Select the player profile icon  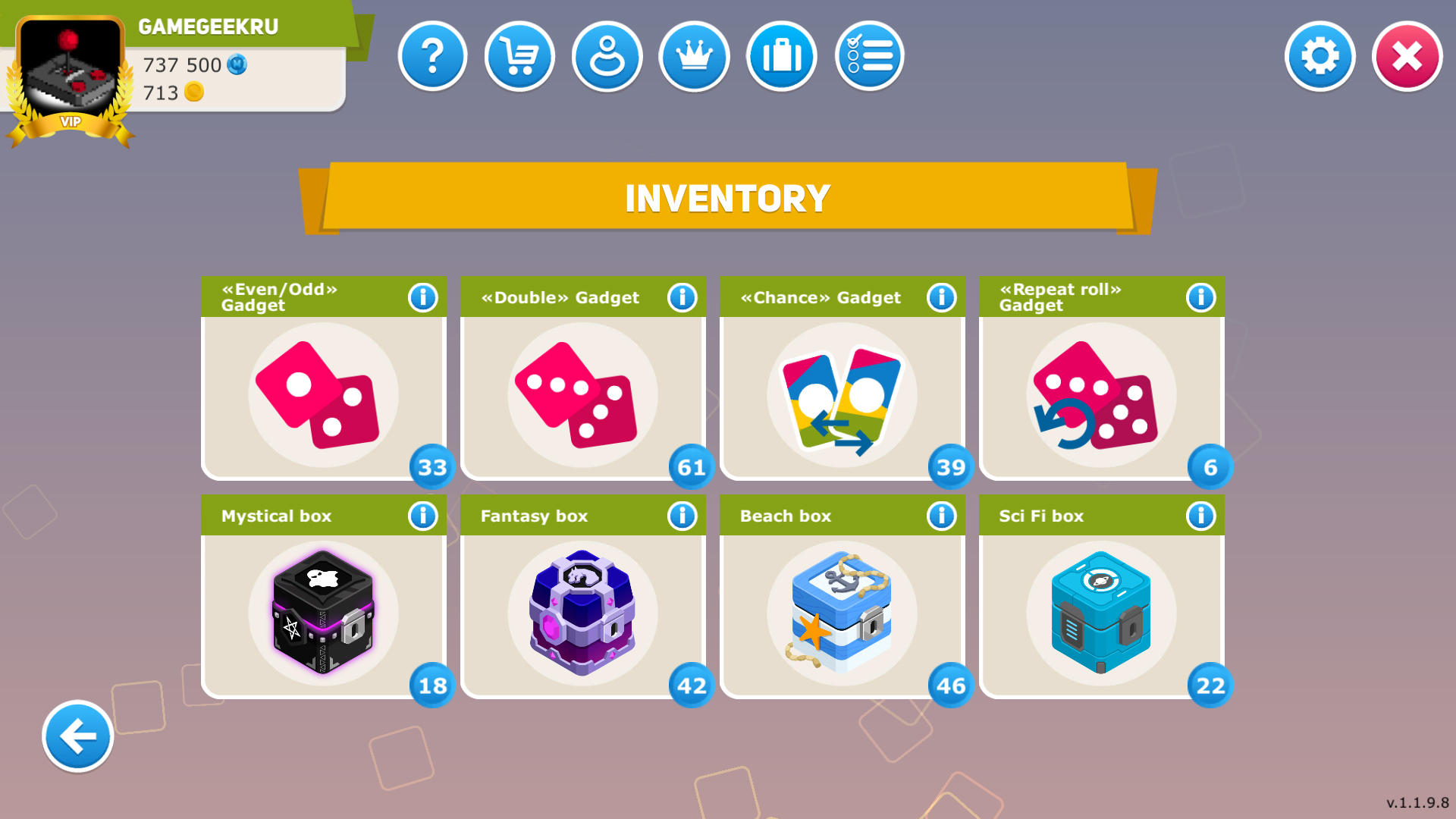pos(607,56)
